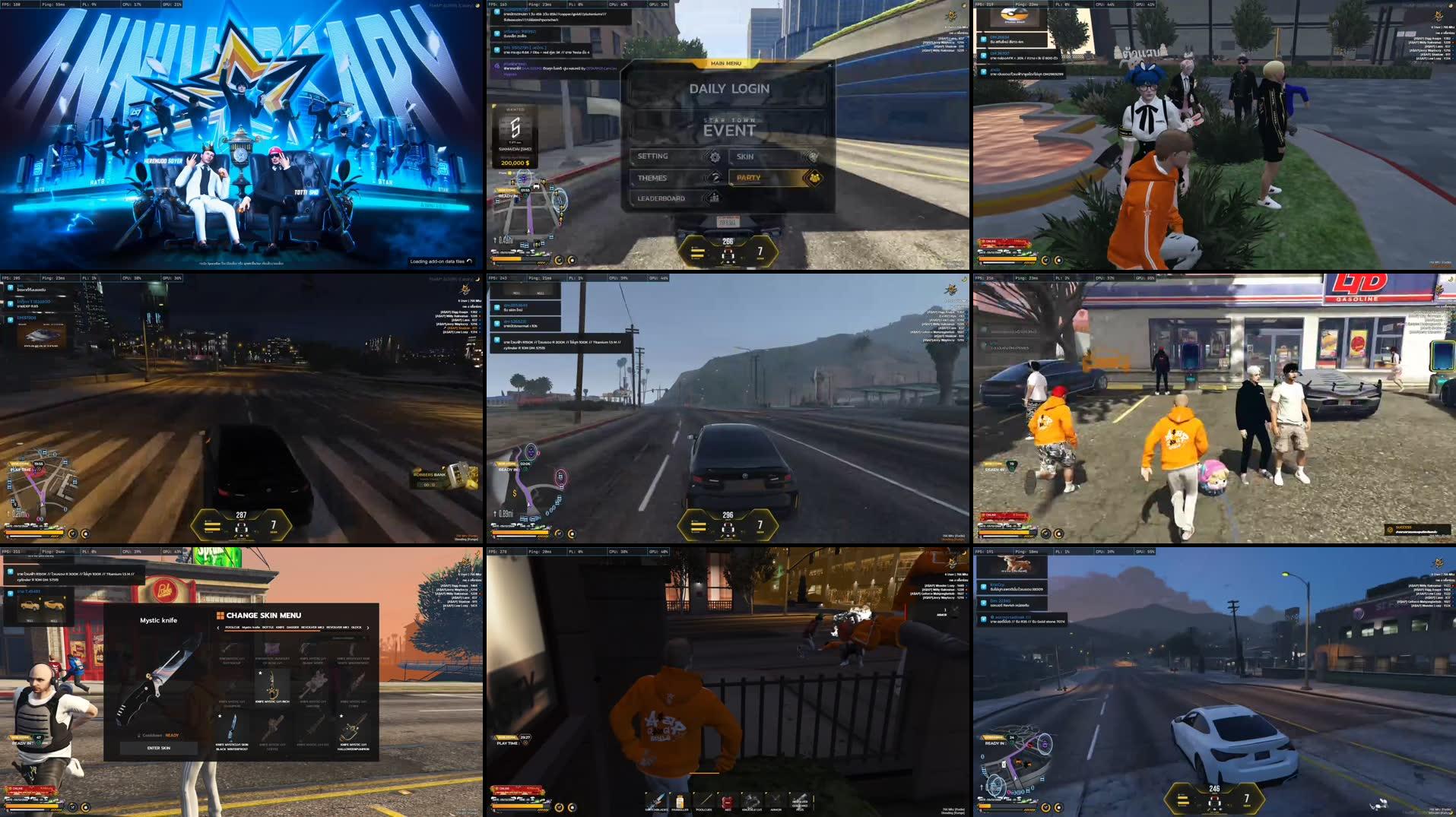Switch to the GLOCK tab in Change Skin Menu
Screen dimensions: 1456x817
coord(357,628)
